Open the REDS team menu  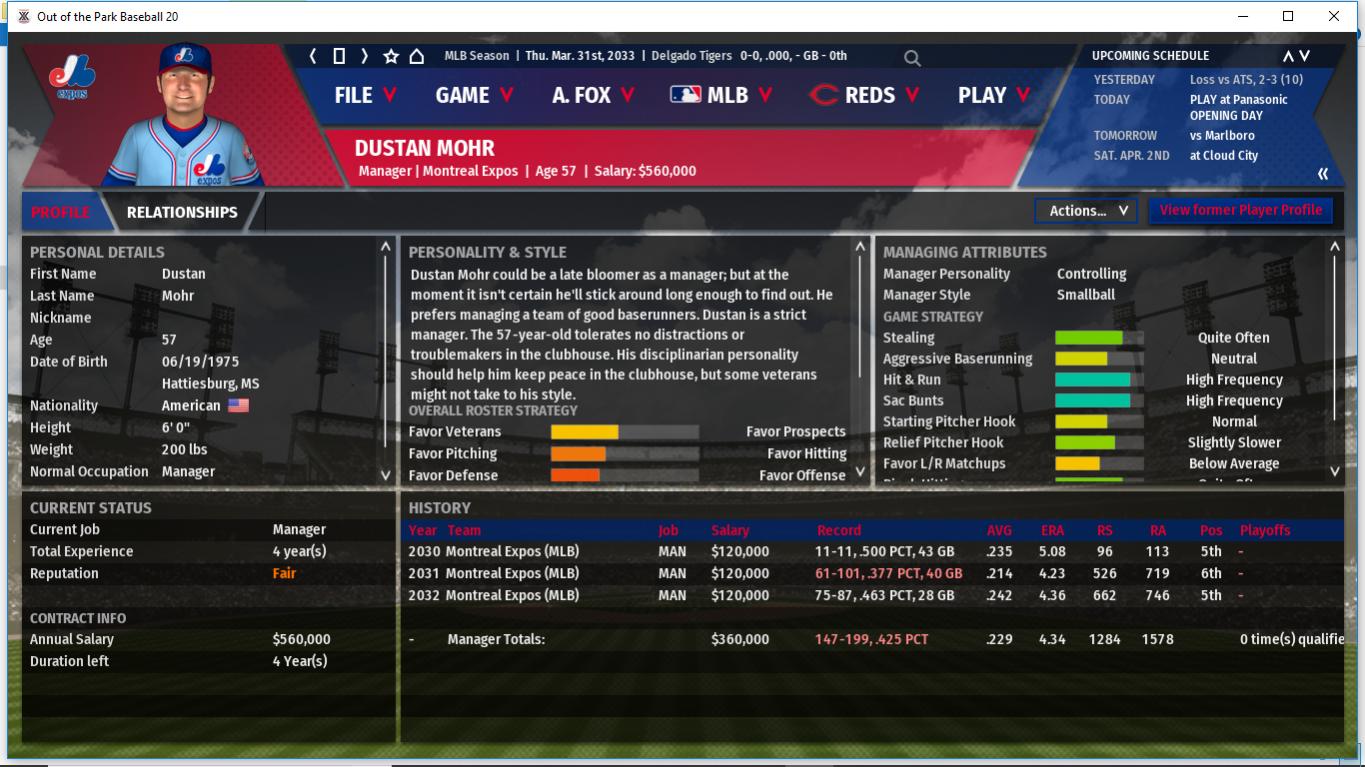(x=864, y=95)
